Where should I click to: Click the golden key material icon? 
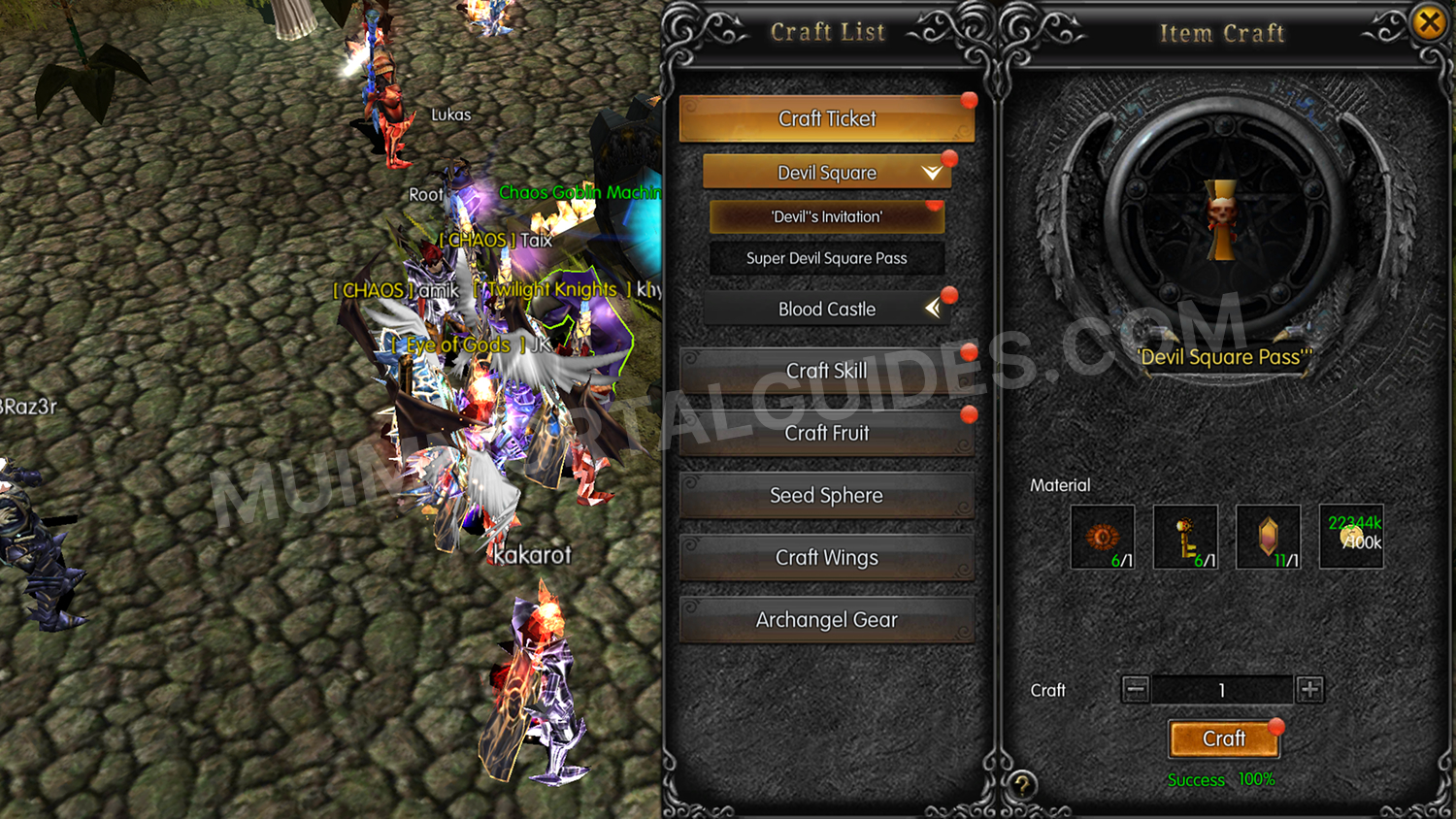[1185, 536]
